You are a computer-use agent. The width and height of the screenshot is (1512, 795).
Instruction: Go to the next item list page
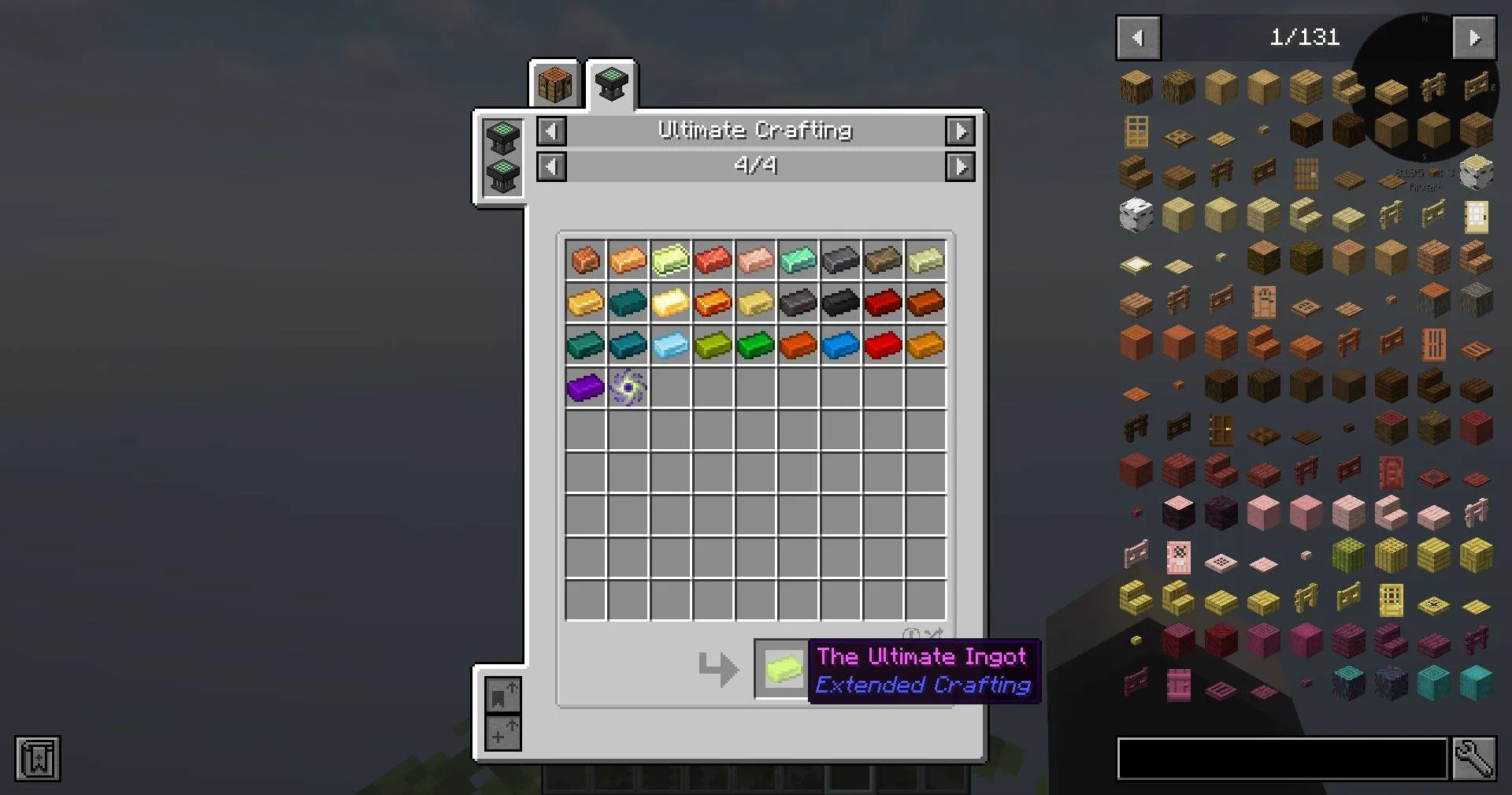tap(1475, 37)
